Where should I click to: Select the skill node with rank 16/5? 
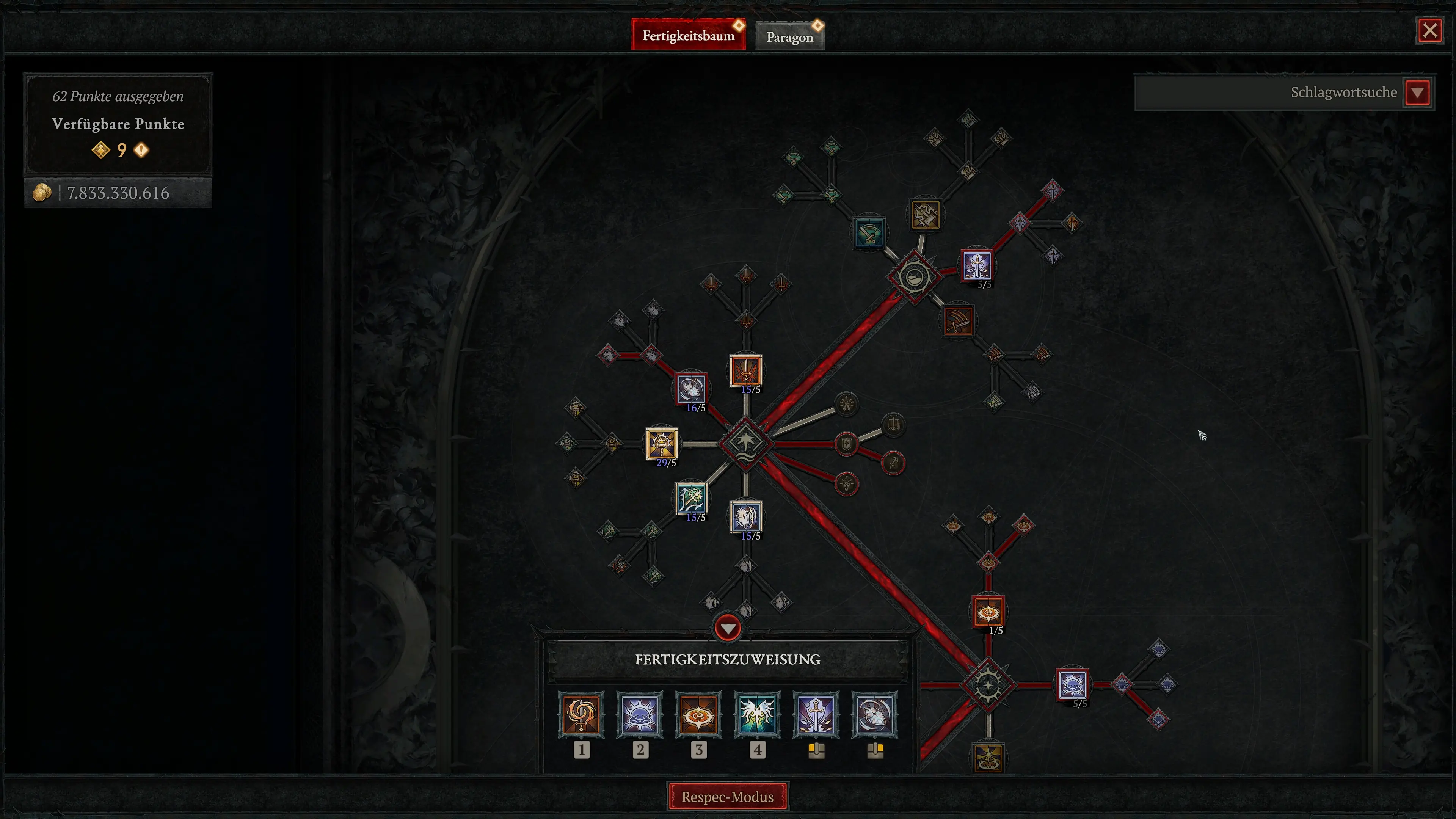click(691, 389)
